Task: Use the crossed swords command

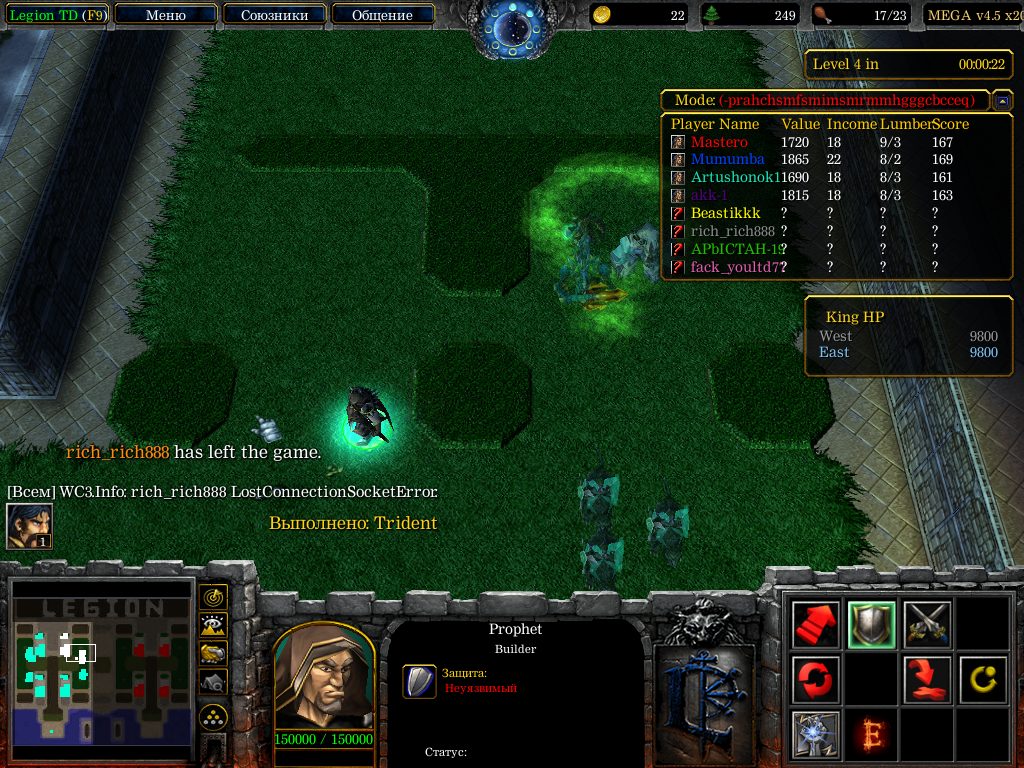Action: (x=926, y=625)
